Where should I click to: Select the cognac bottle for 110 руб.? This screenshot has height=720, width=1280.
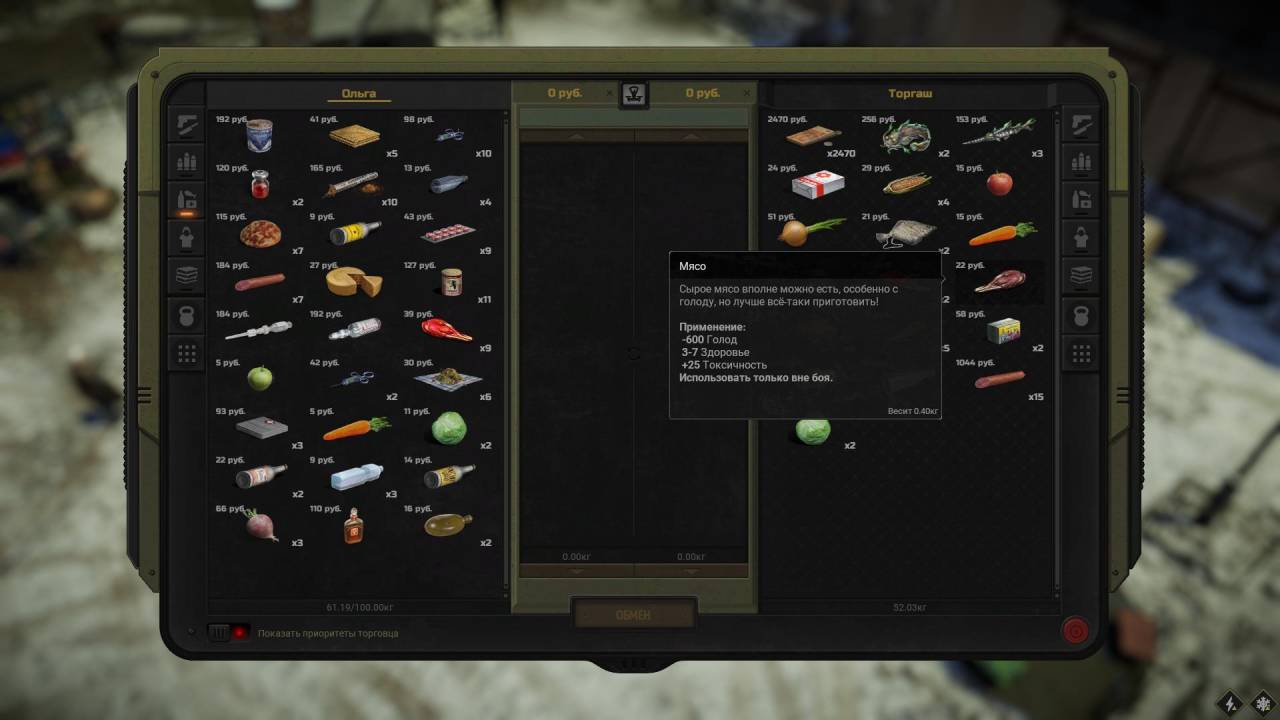pyautogui.click(x=352, y=524)
